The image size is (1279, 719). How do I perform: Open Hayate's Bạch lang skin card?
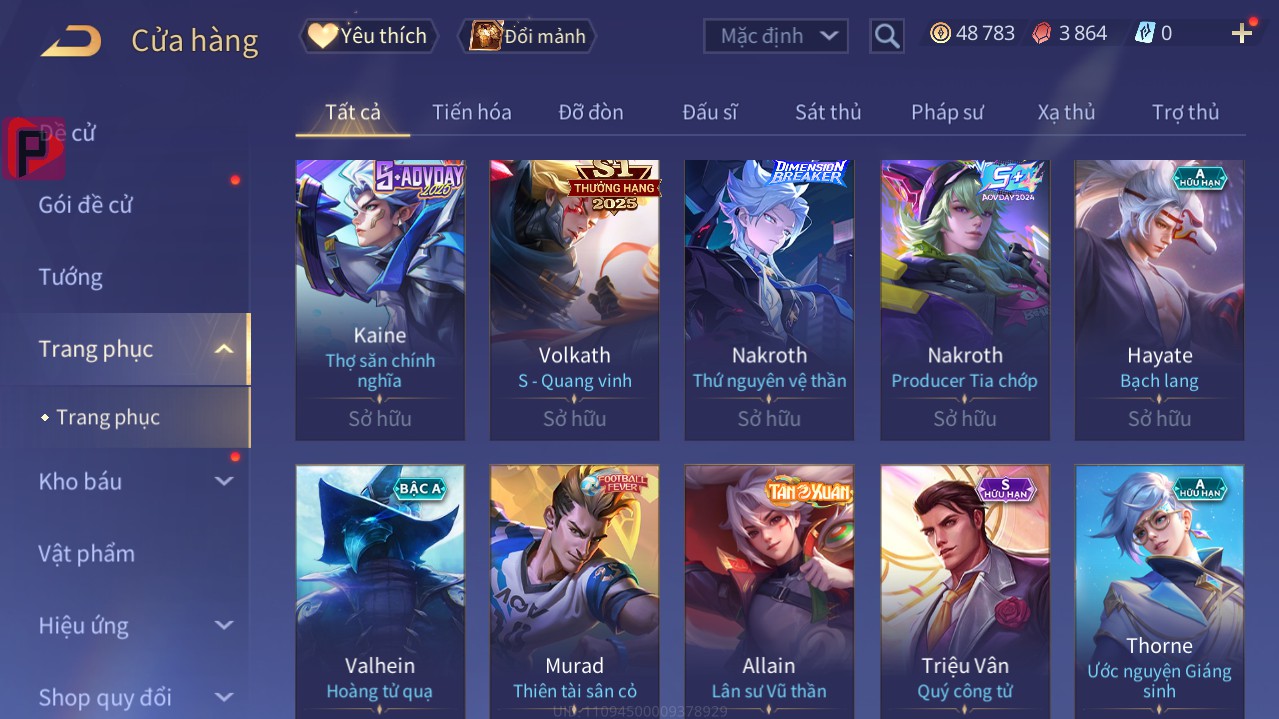pos(1159,299)
